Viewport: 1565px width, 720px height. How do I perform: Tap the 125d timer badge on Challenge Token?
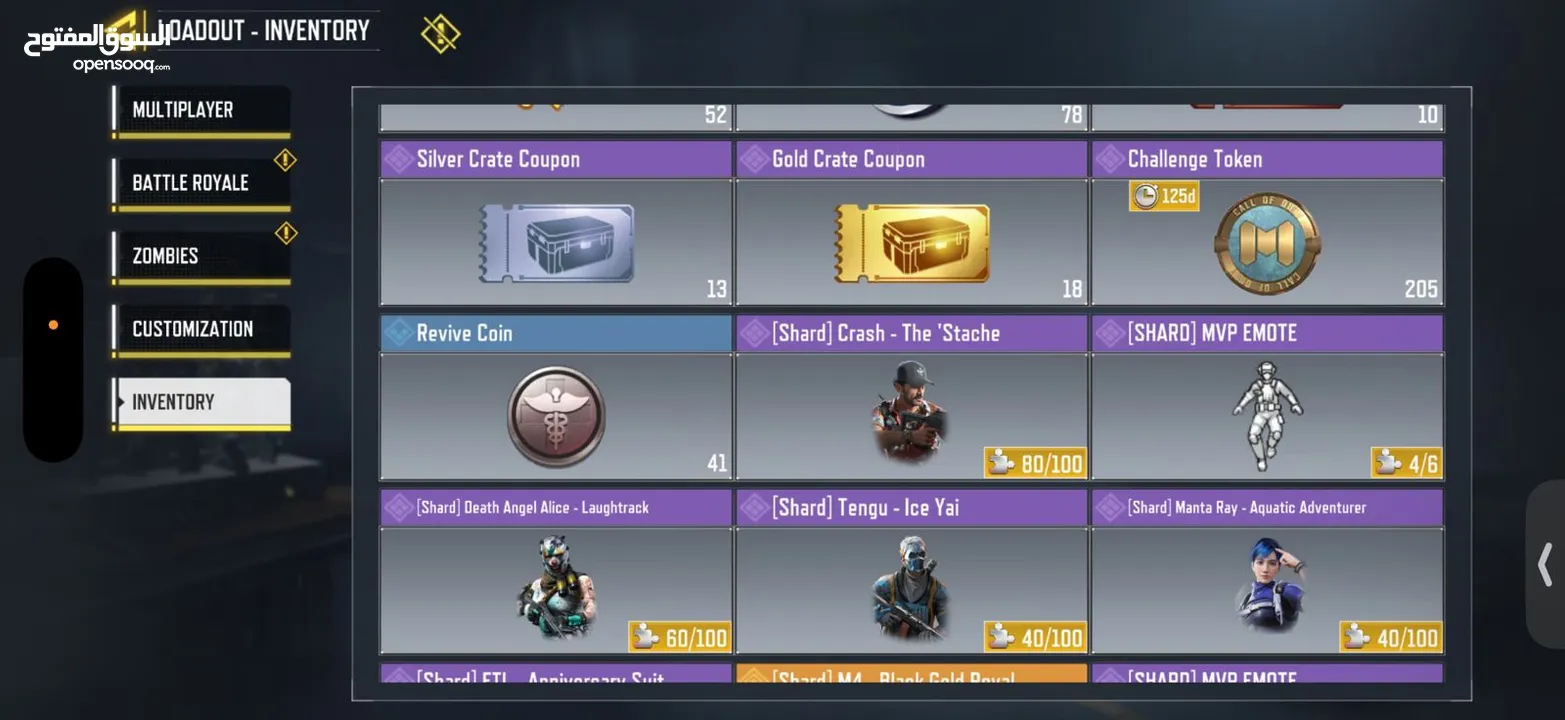(x=1163, y=195)
